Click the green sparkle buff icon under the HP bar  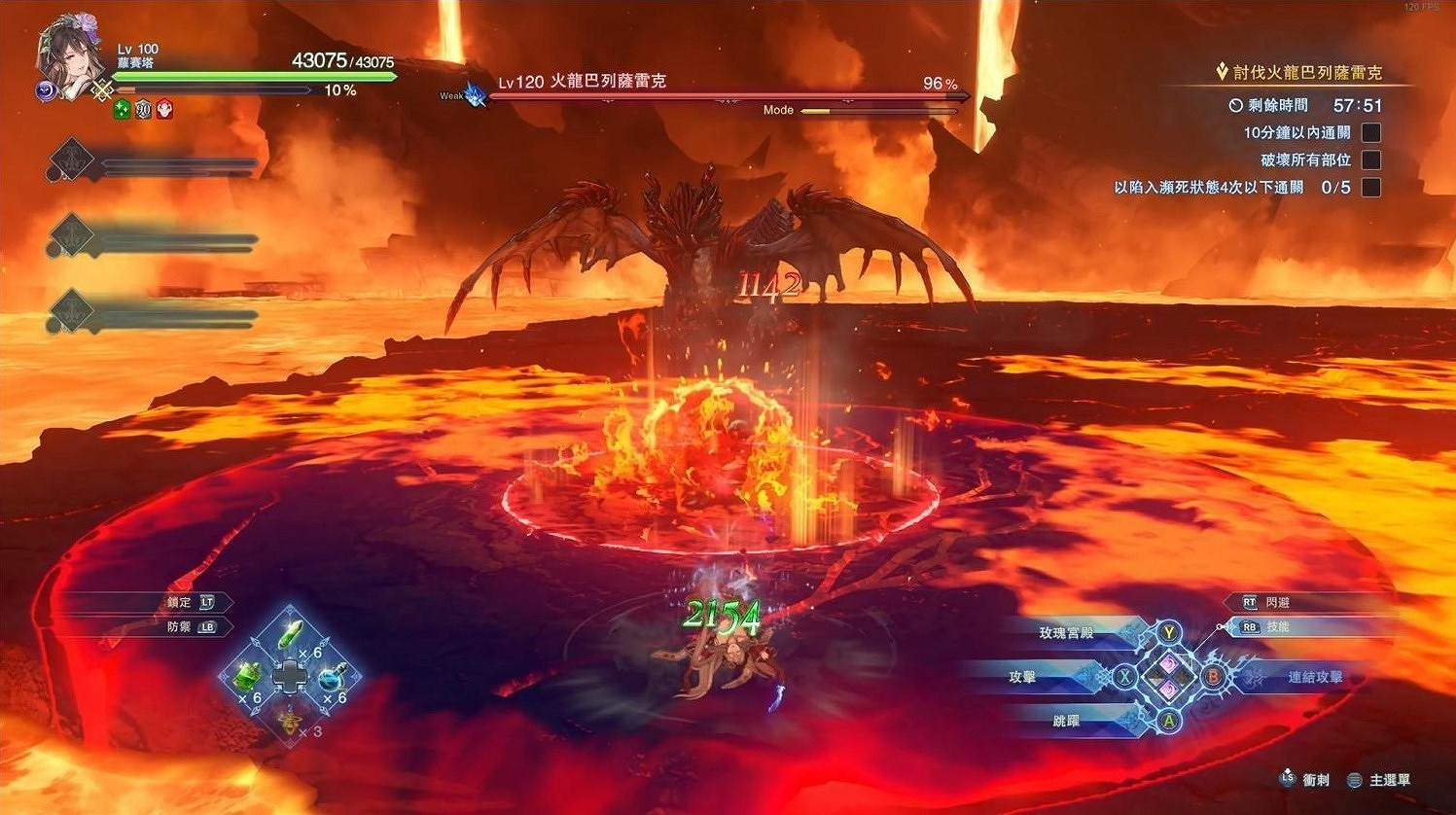coord(121,109)
